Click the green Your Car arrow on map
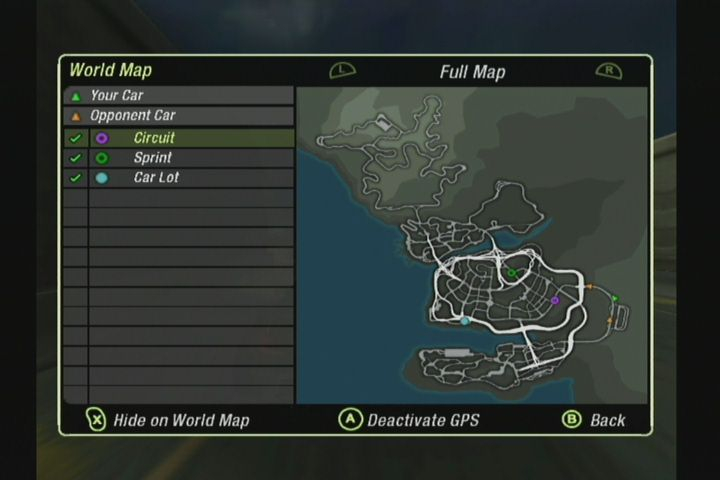The width and height of the screenshot is (720, 480). pos(615,298)
